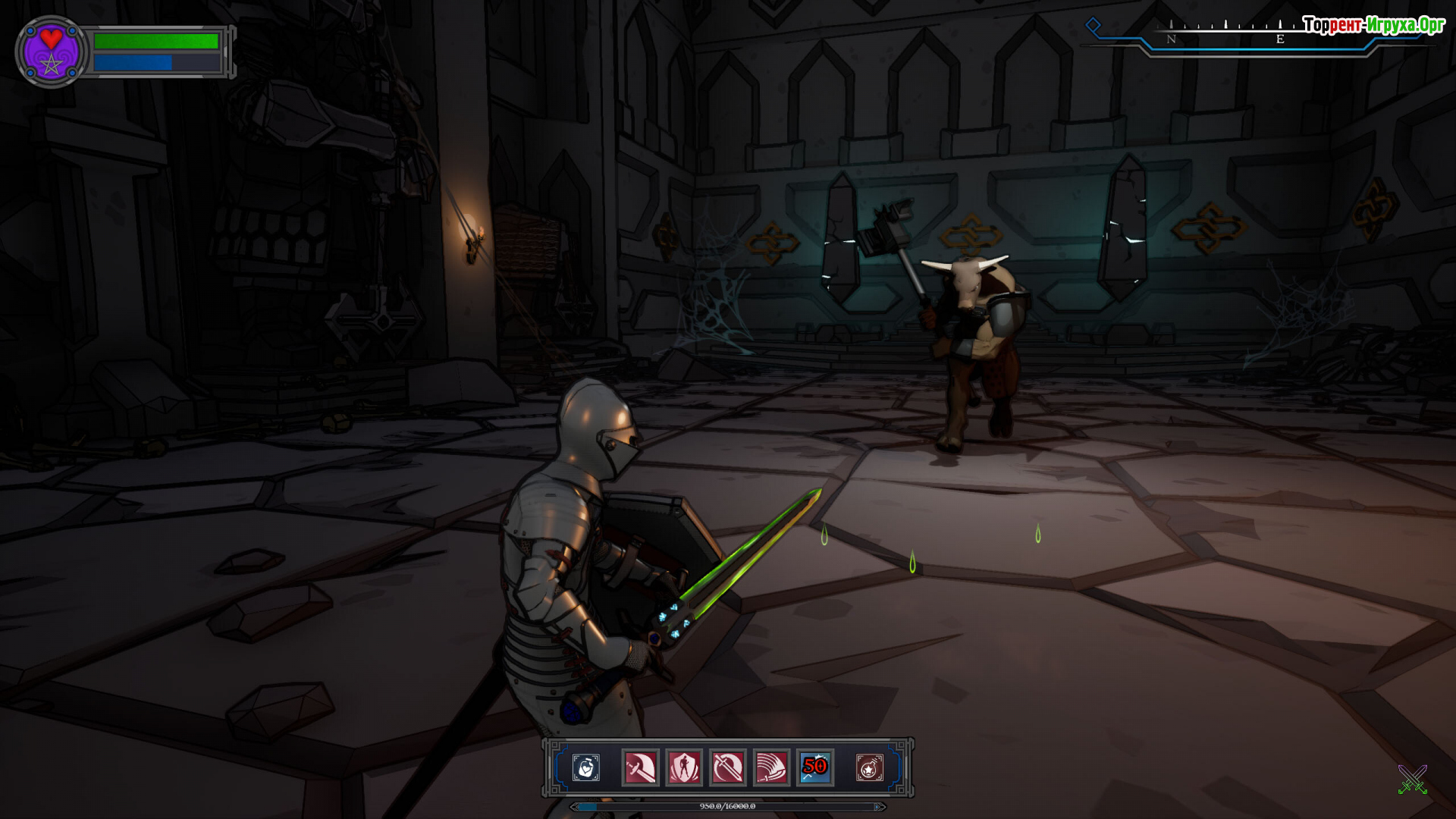Click the blue diamond compass marker
The image size is (1456, 819).
1093,25
